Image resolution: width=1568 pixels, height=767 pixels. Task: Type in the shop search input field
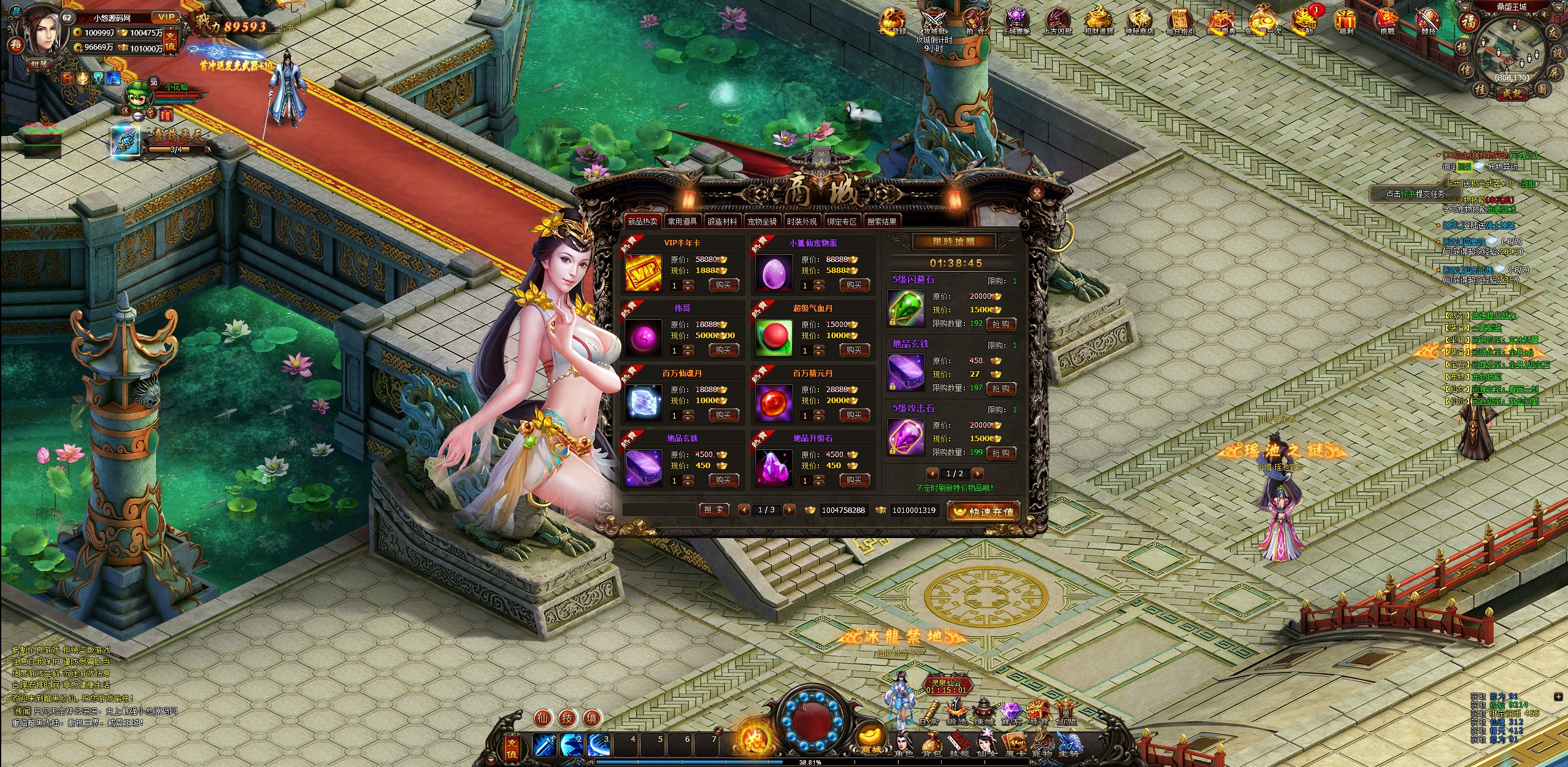[660, 510]
